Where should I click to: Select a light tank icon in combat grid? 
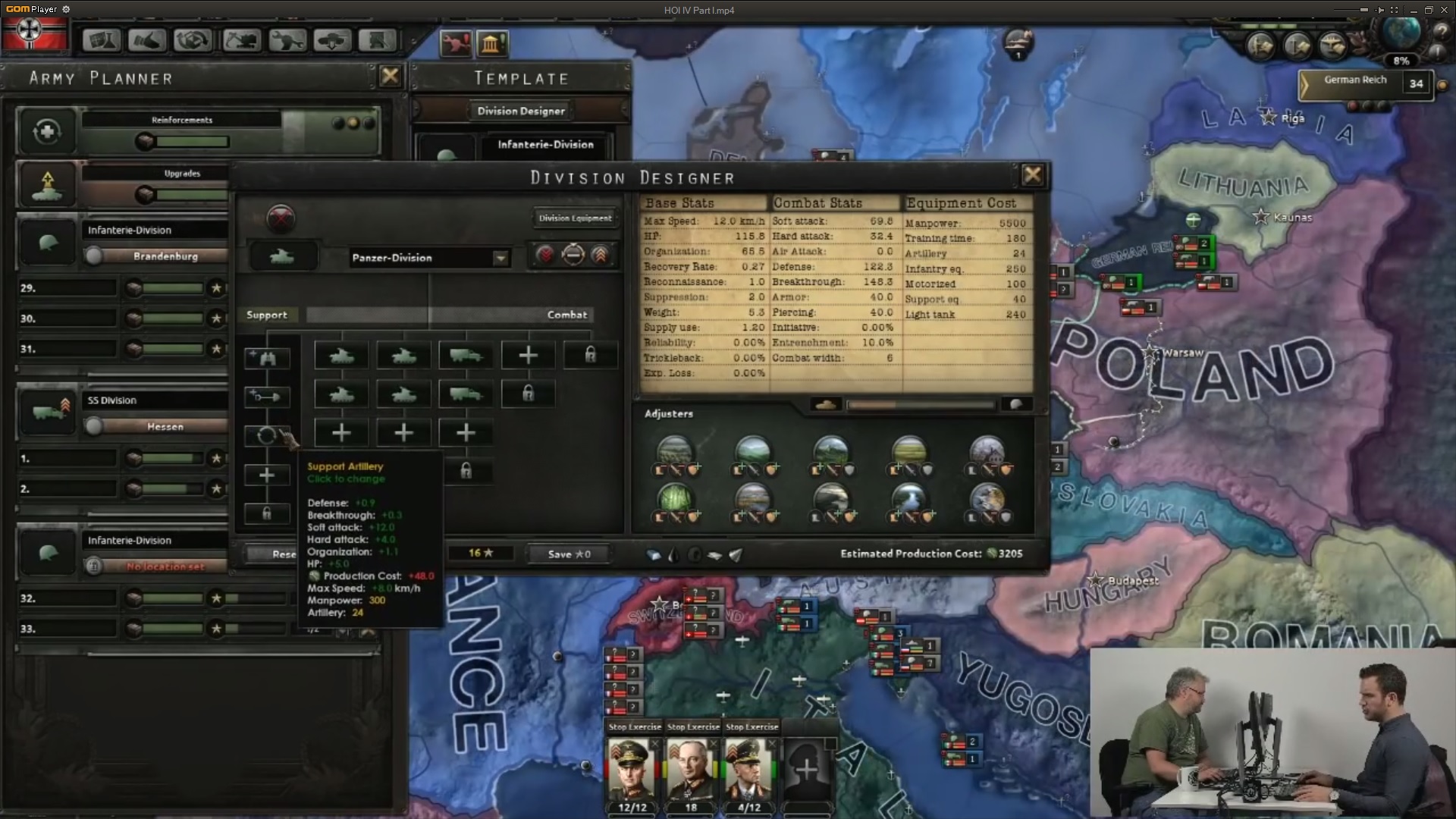(340, 355)
